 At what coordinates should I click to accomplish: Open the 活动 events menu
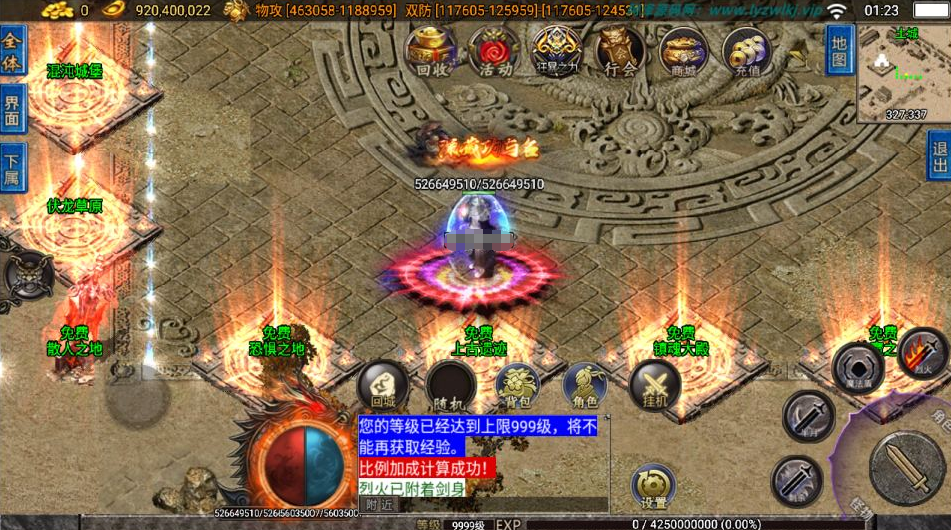(493, 51)
